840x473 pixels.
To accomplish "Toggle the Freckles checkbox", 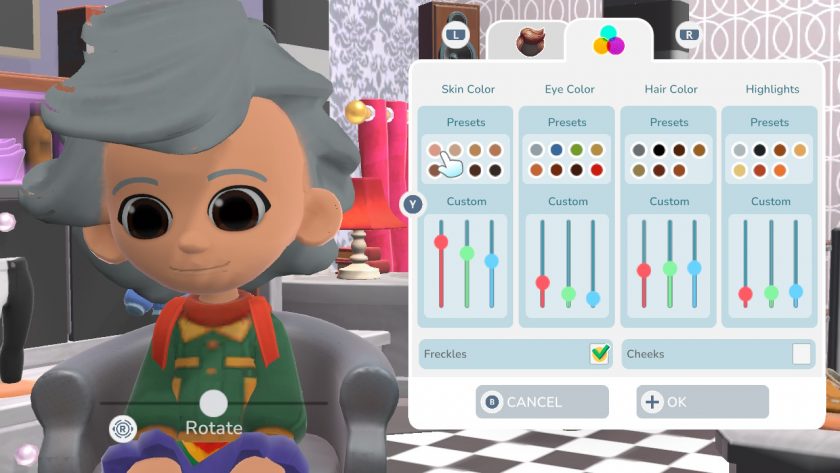I will tap(600, 353).
